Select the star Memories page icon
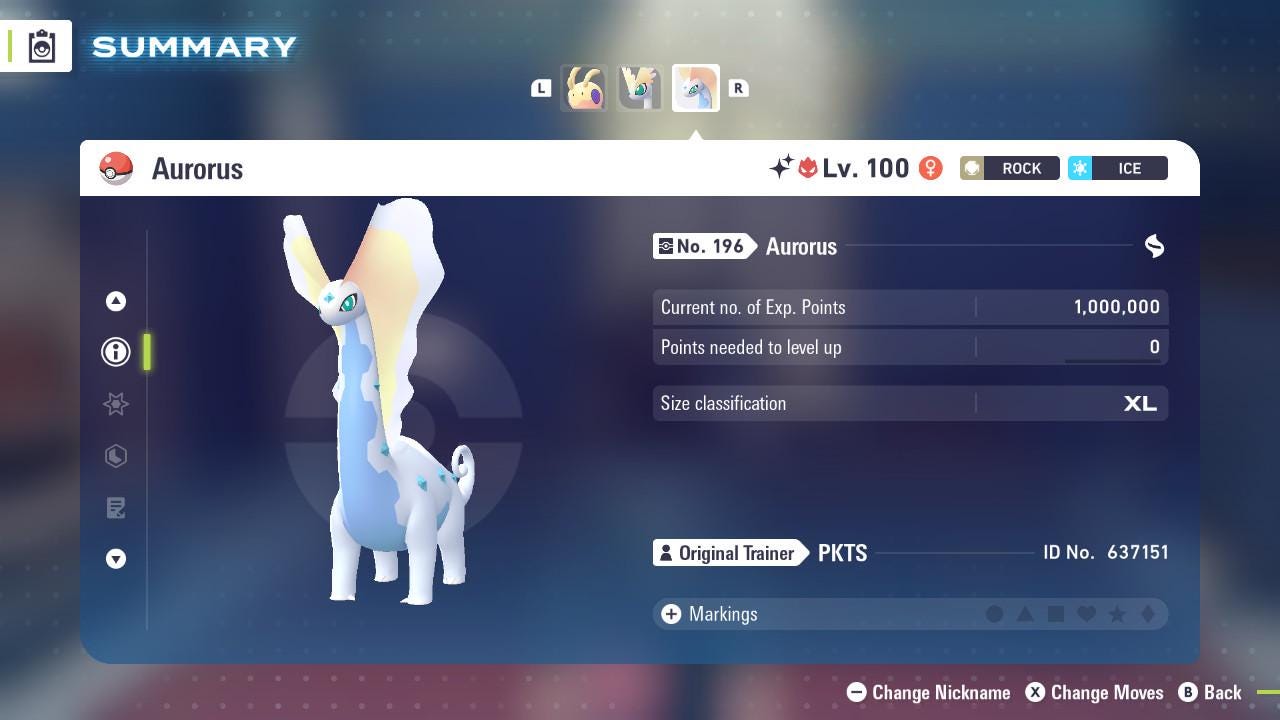Screen dimensions: 1280x720 pyautogui.click(x=116, y=404)
